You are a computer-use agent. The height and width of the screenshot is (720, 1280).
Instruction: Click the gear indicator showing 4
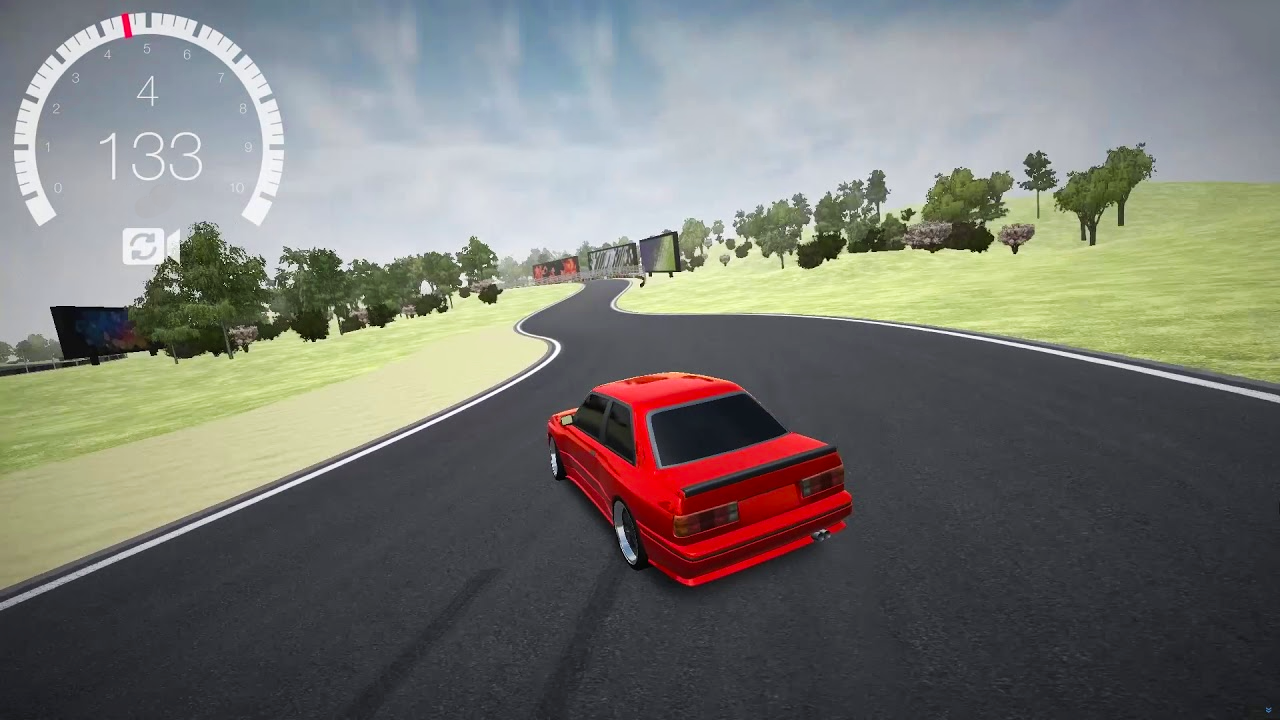150,92
